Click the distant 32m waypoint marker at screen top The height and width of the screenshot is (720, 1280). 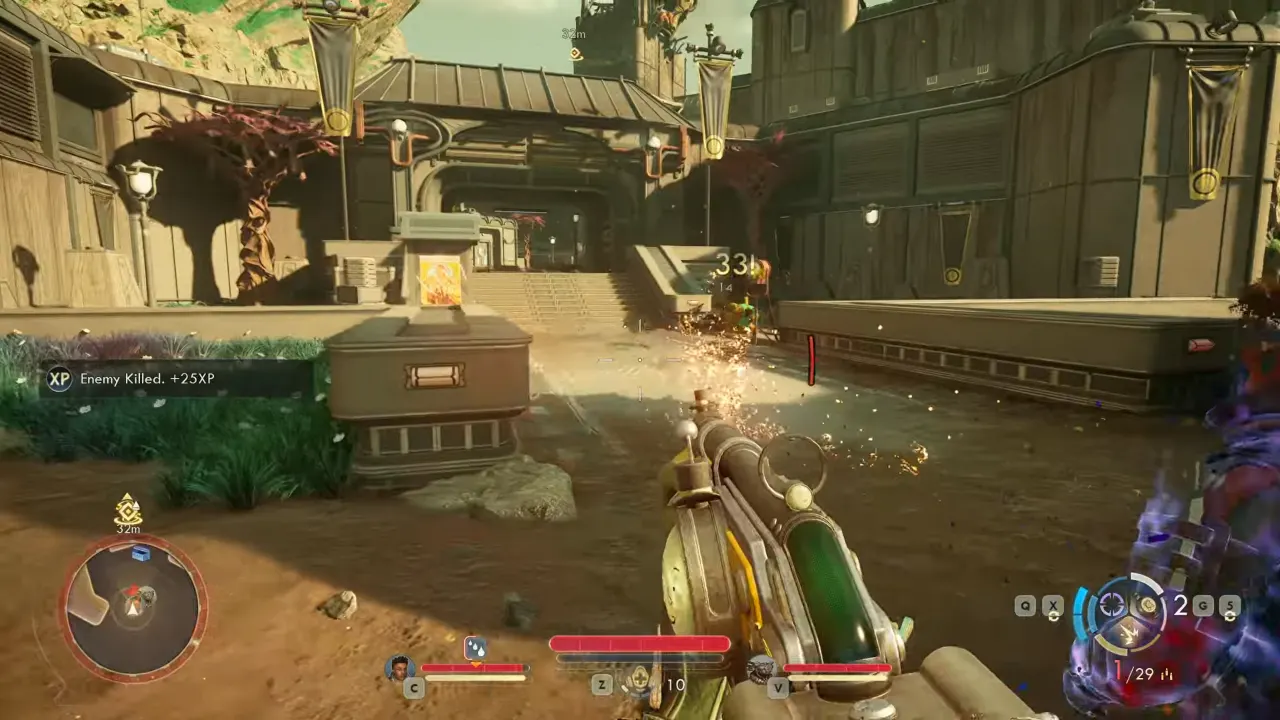pos(573,42)
